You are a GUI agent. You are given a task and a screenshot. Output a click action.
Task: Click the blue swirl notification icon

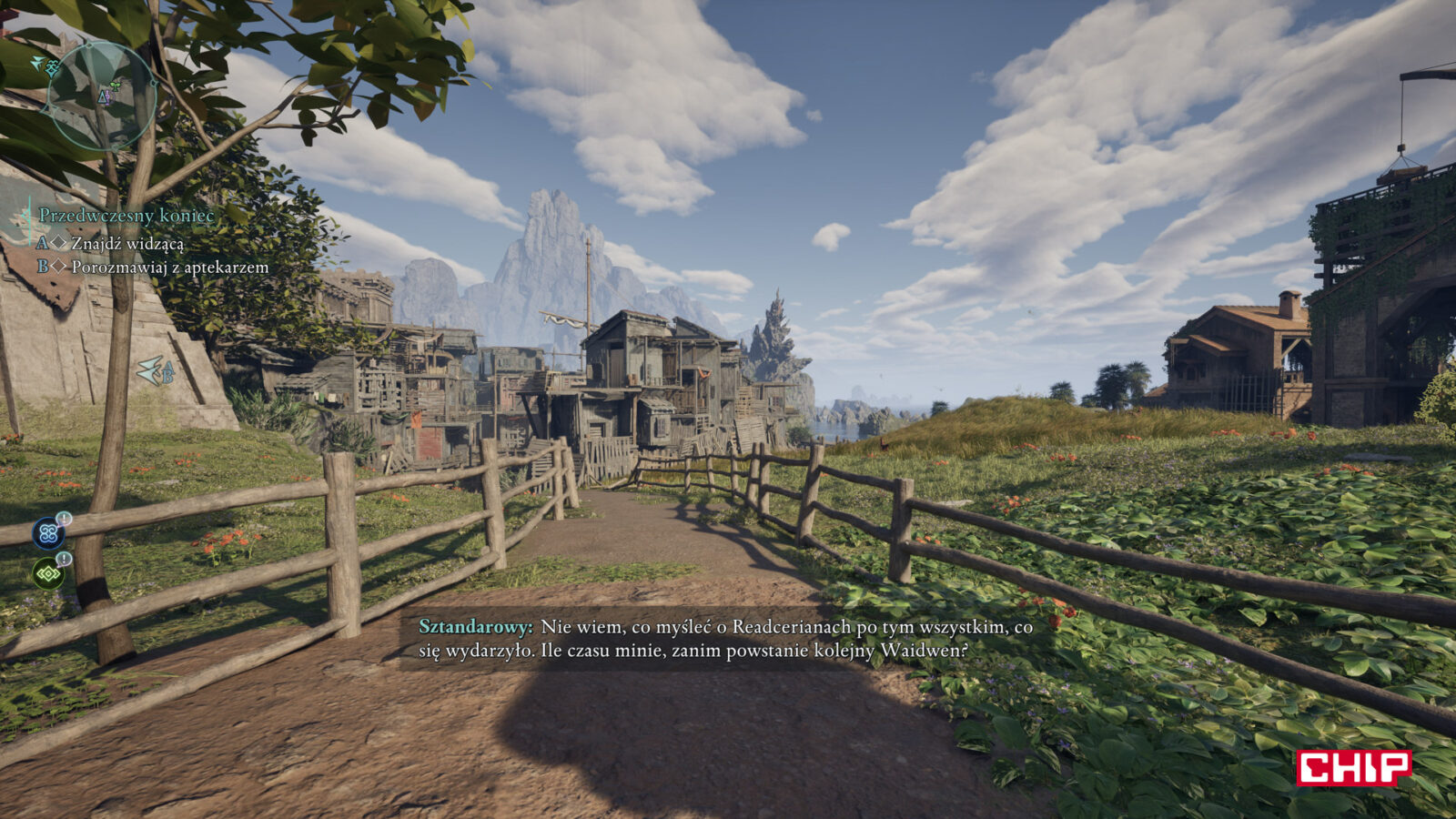(x=48, y=532)
